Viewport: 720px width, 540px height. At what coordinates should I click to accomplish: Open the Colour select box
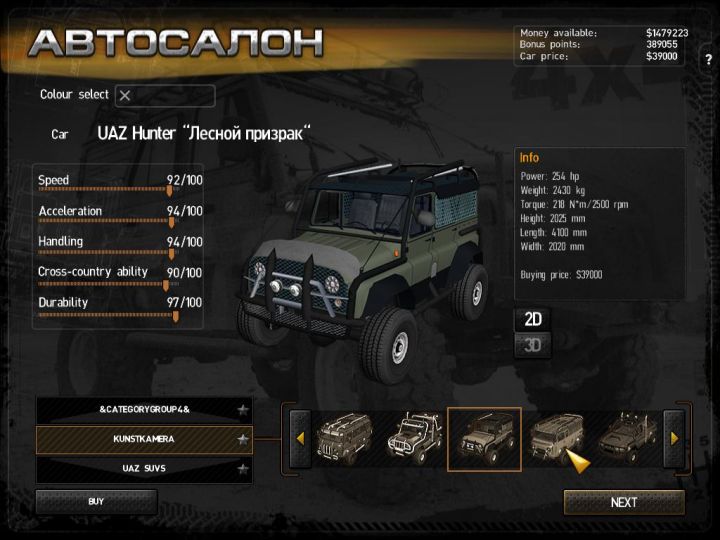tap(165, 96)
